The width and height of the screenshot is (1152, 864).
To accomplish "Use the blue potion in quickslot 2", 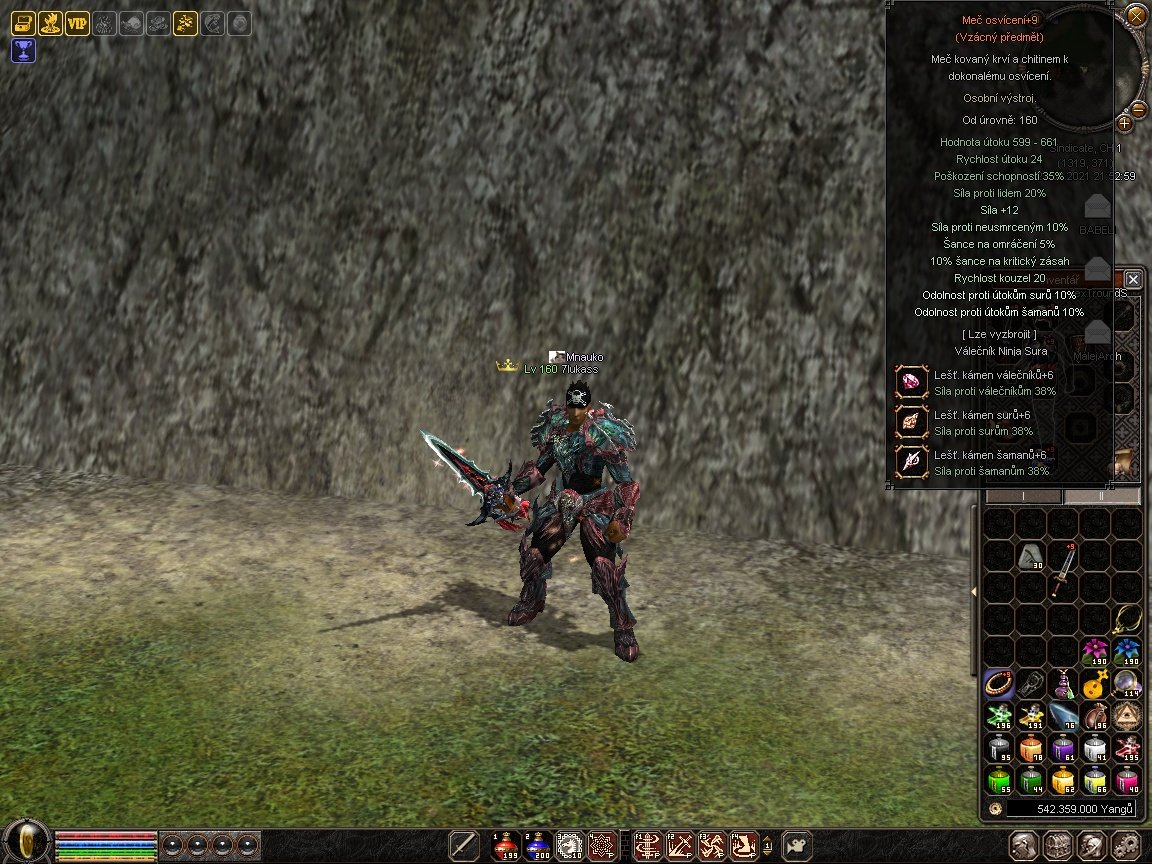I will pyautogui.click(x=537, y=845).
